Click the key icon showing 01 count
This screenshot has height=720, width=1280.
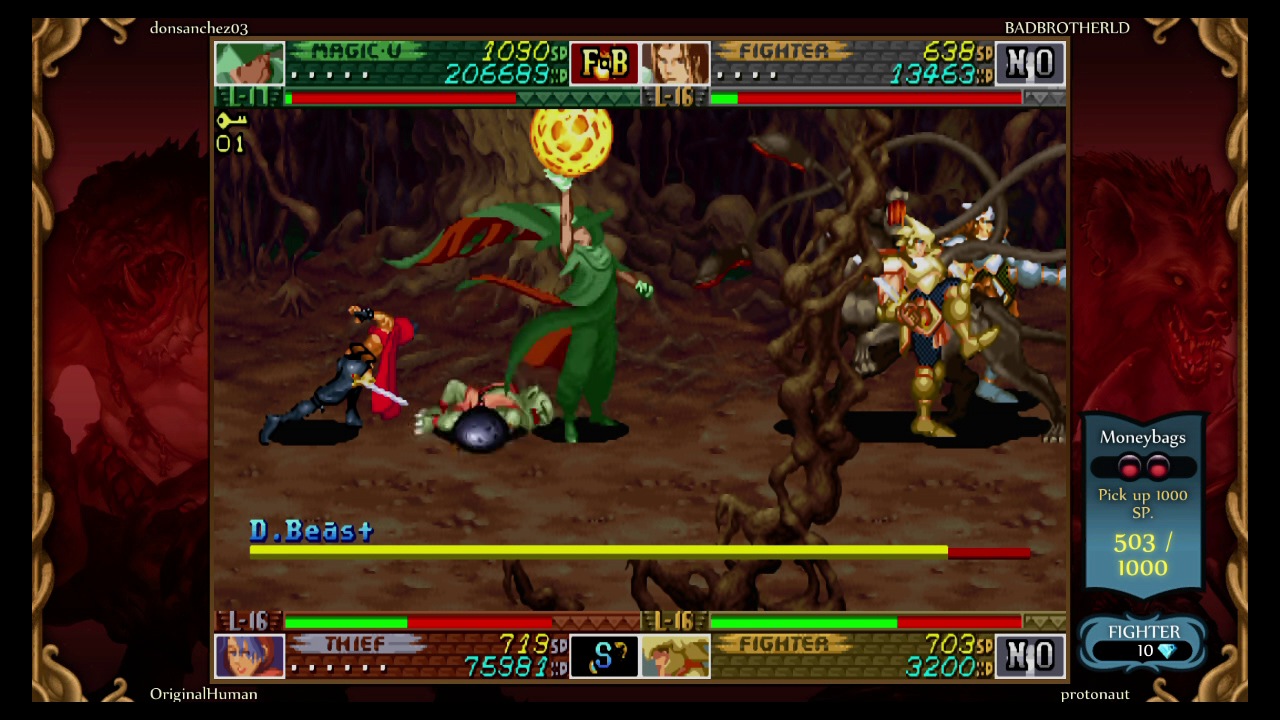[231, 131]
